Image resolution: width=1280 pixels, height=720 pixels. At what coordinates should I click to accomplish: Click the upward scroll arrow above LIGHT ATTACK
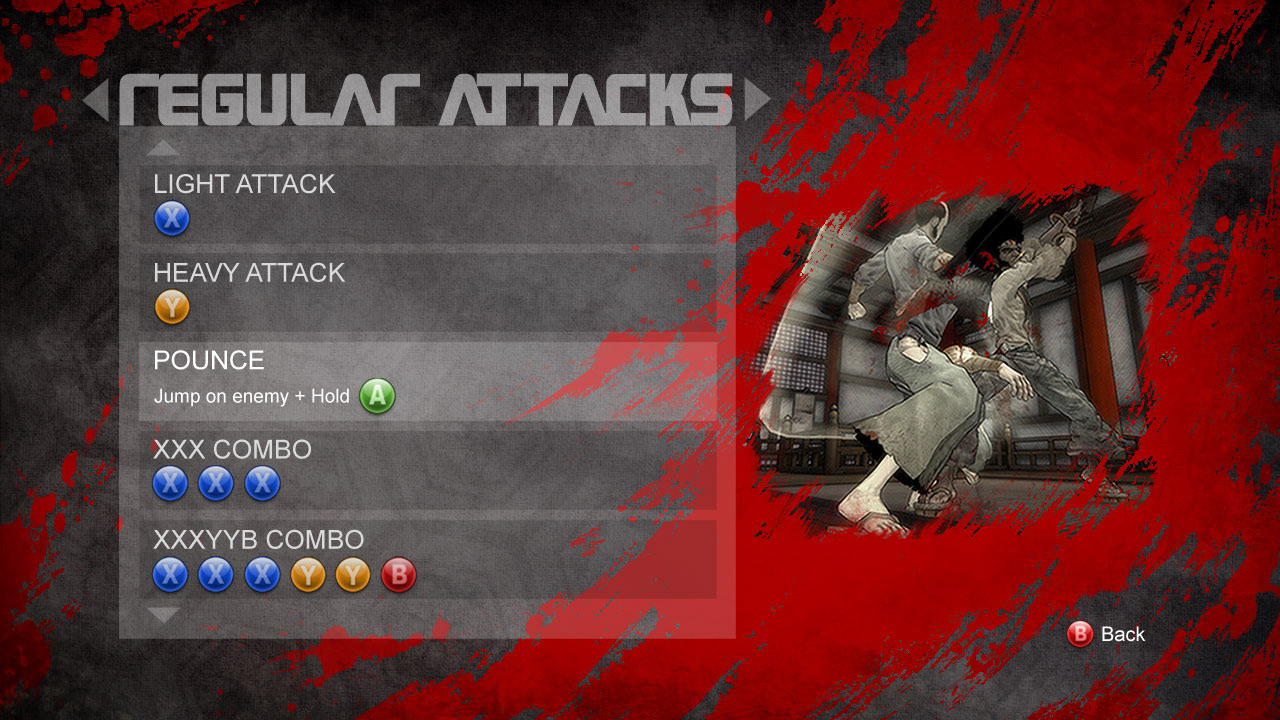[x=164, y=145]
